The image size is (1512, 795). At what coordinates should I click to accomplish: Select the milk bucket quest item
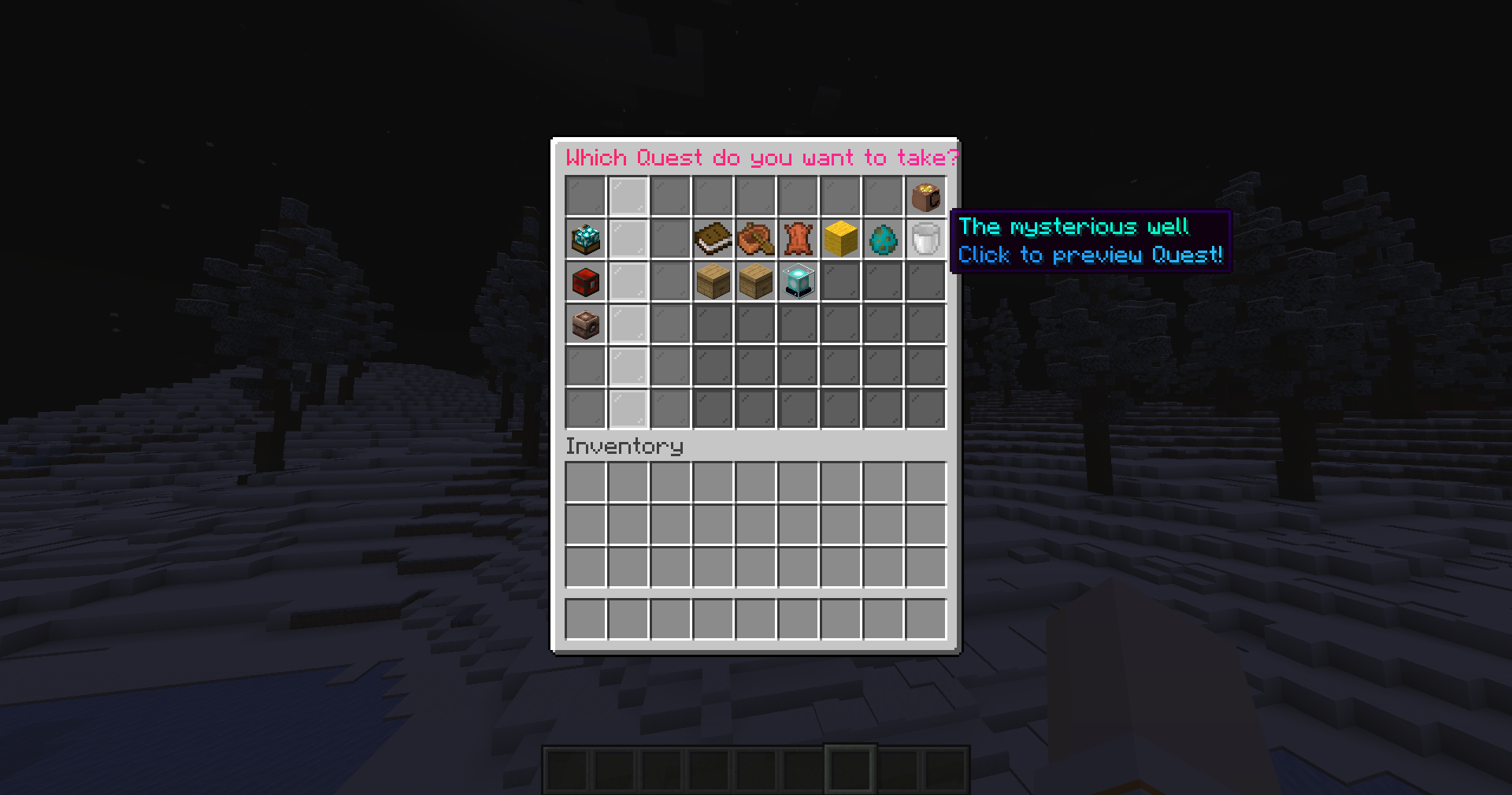[925, 240]
